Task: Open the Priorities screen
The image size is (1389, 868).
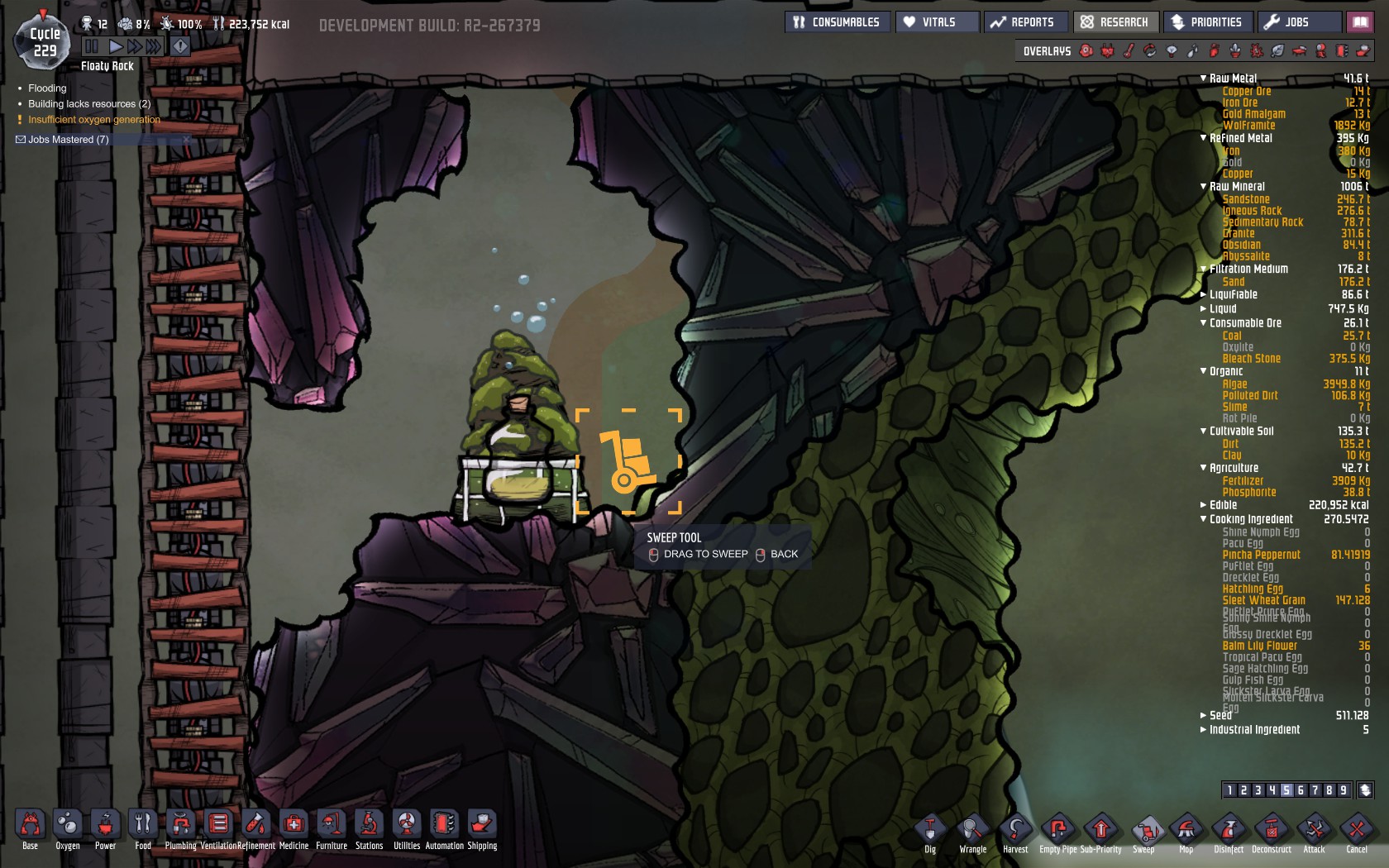Action: pos(1207,22)
